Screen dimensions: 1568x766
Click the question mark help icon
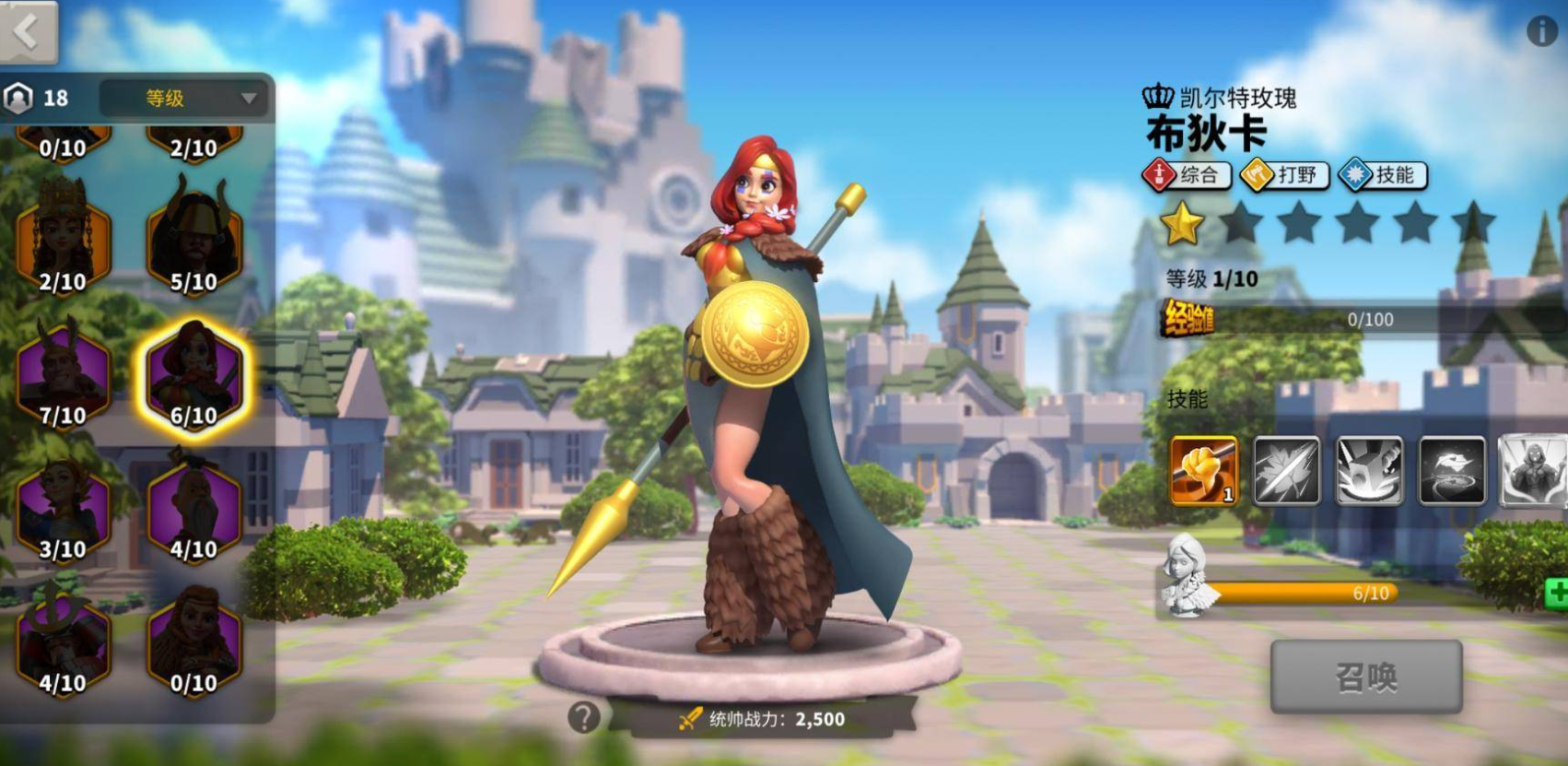point(584,717)
